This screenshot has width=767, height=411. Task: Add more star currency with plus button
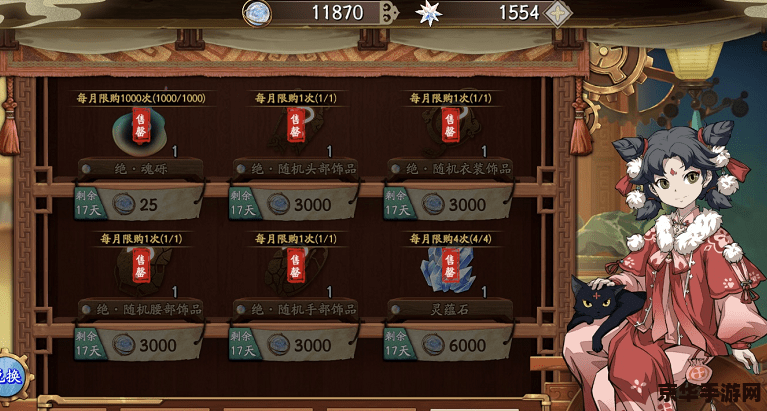coord(559,13)
